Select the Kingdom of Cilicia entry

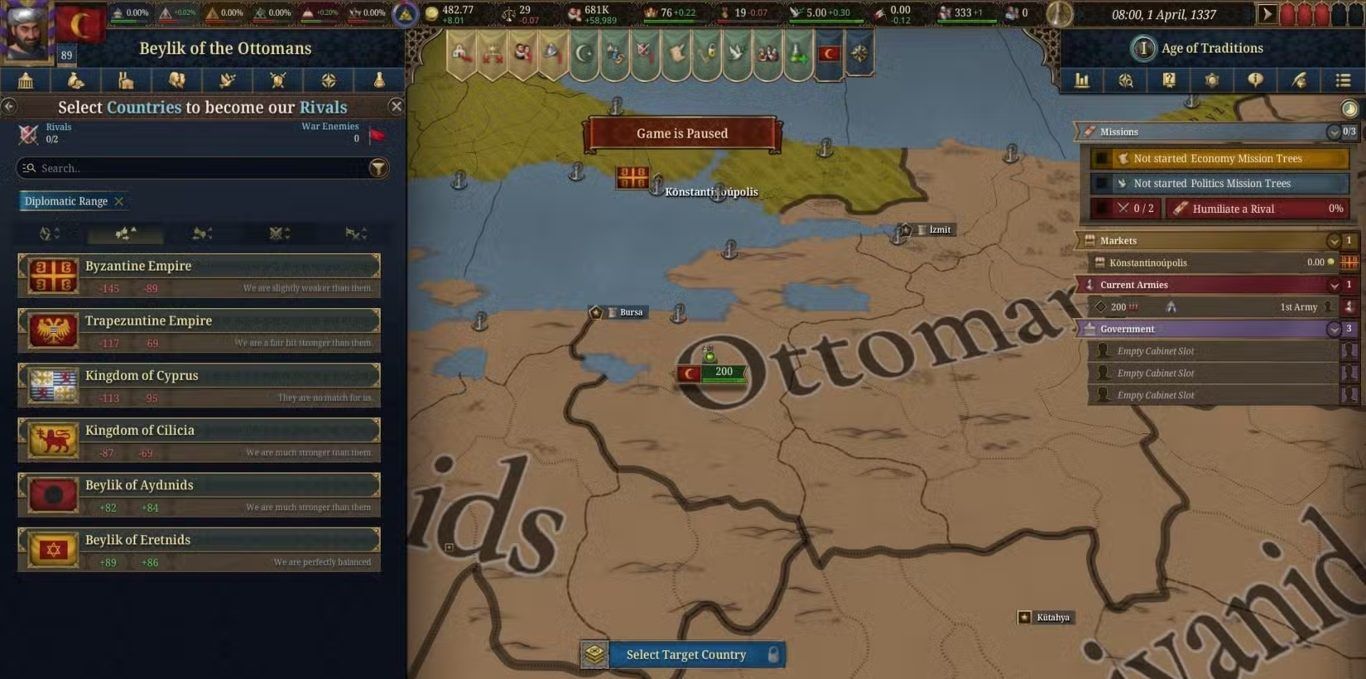(x=199, y=440)
